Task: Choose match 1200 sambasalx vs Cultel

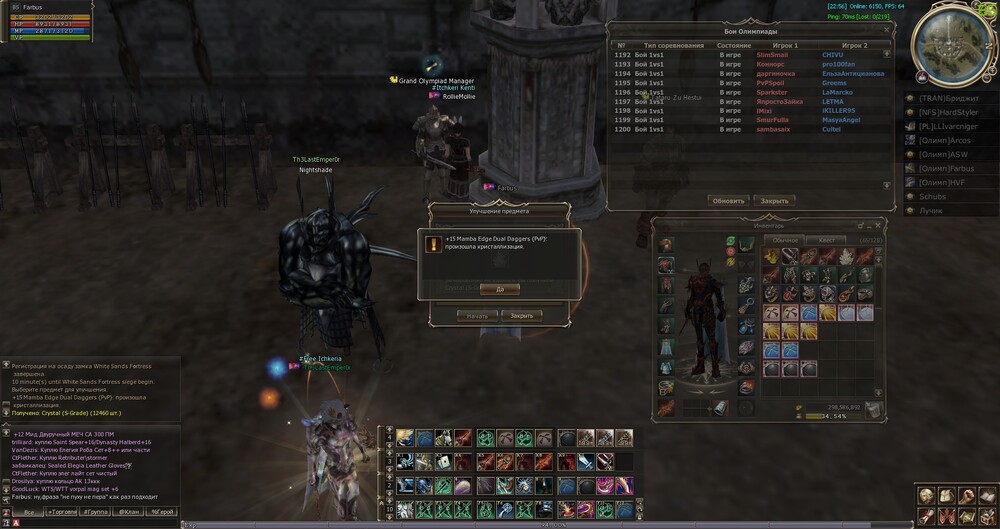Action: coord(750,129)
